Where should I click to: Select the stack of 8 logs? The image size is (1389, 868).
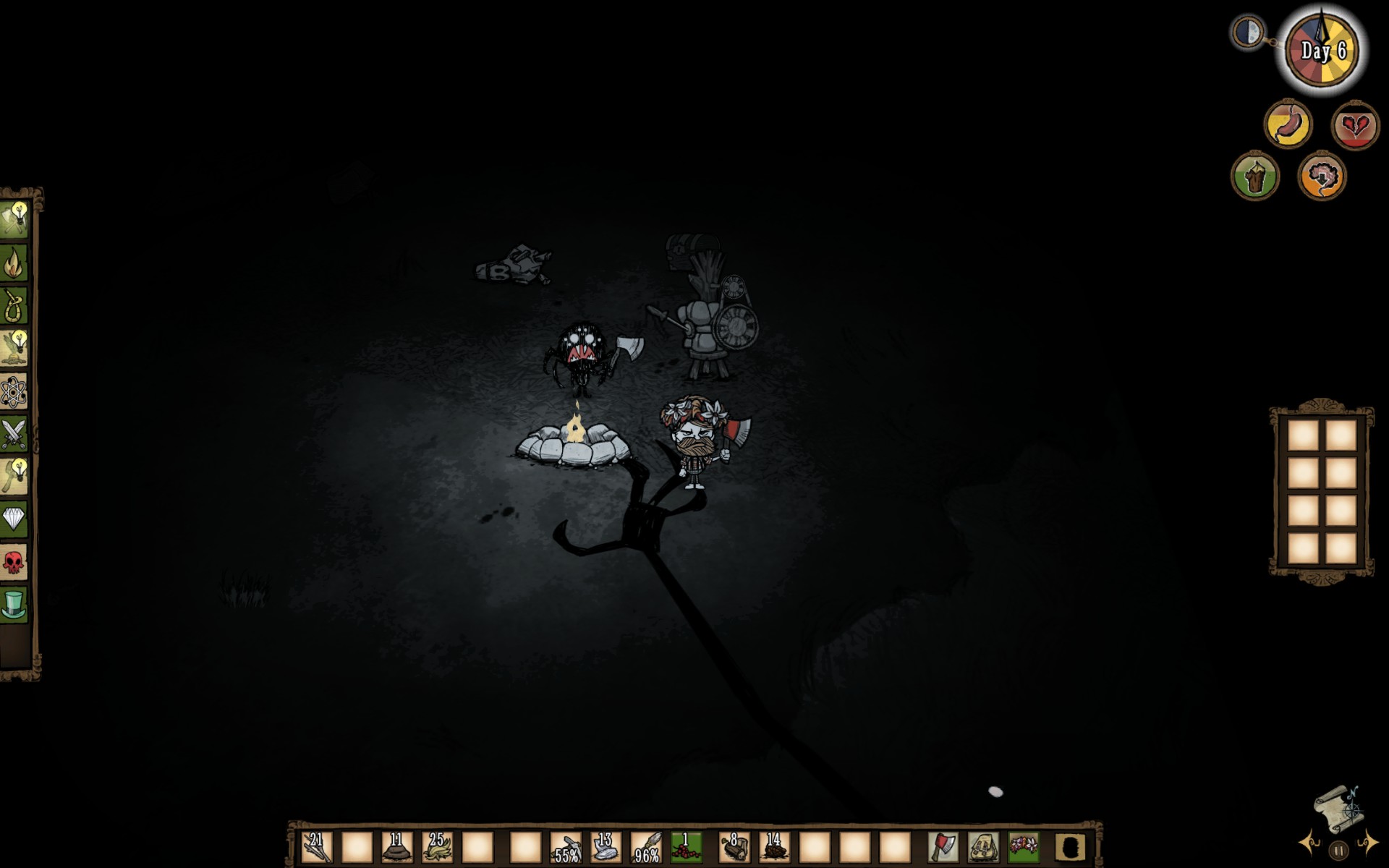734,847
